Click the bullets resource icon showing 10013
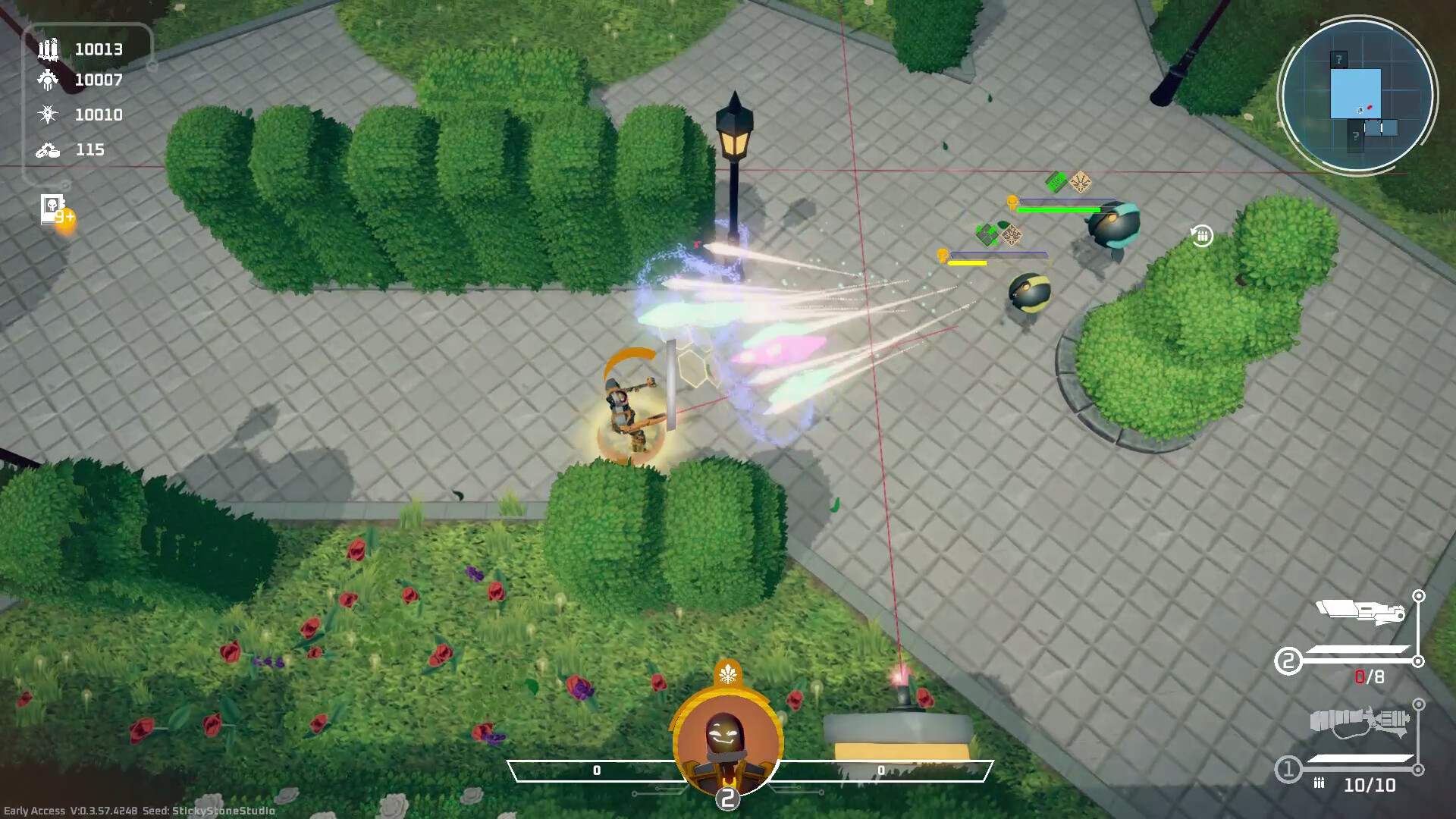Image resolution: width=1456 pixels, height=819 pixels. [x=49, y=50]
